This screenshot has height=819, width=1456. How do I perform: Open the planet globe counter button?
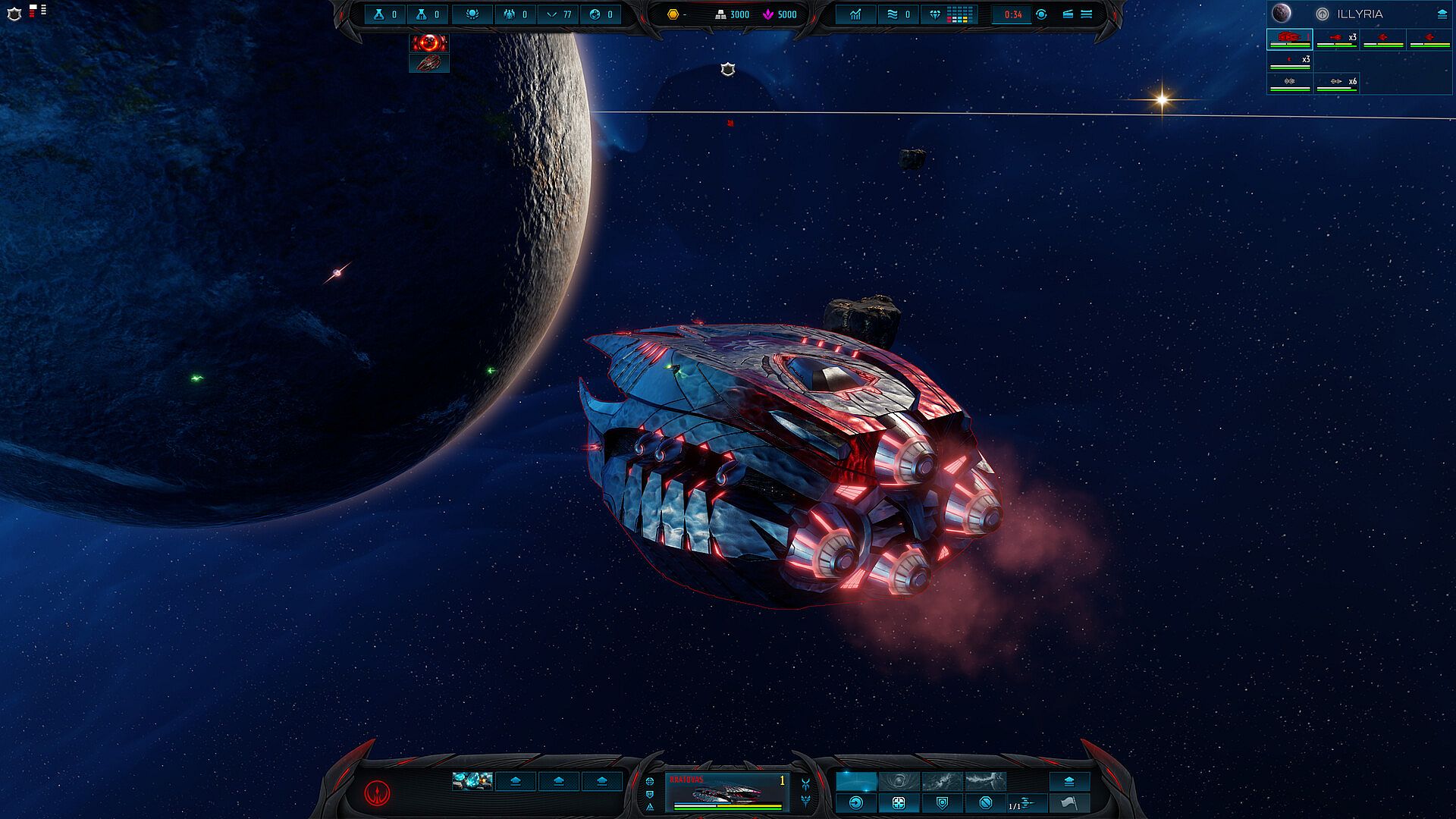601,14
